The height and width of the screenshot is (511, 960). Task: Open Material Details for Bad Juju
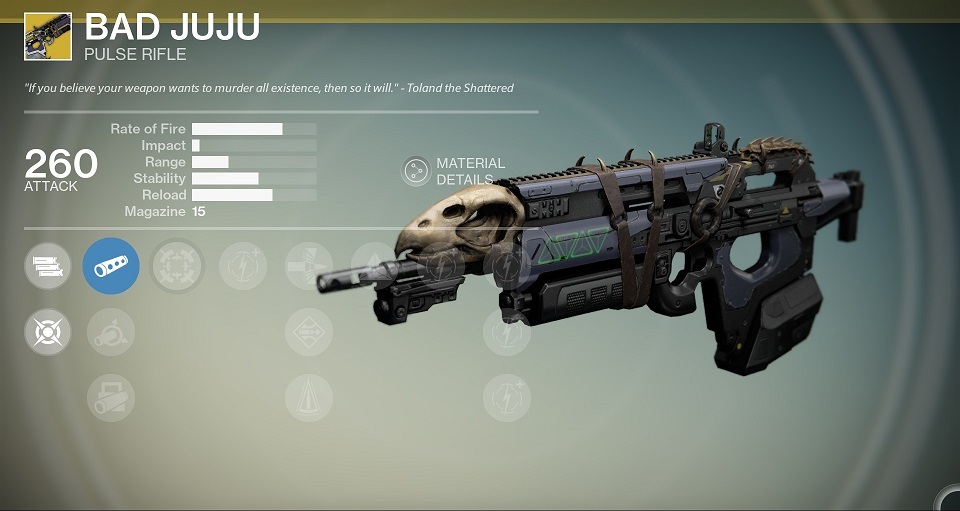(x=417, y=171)
